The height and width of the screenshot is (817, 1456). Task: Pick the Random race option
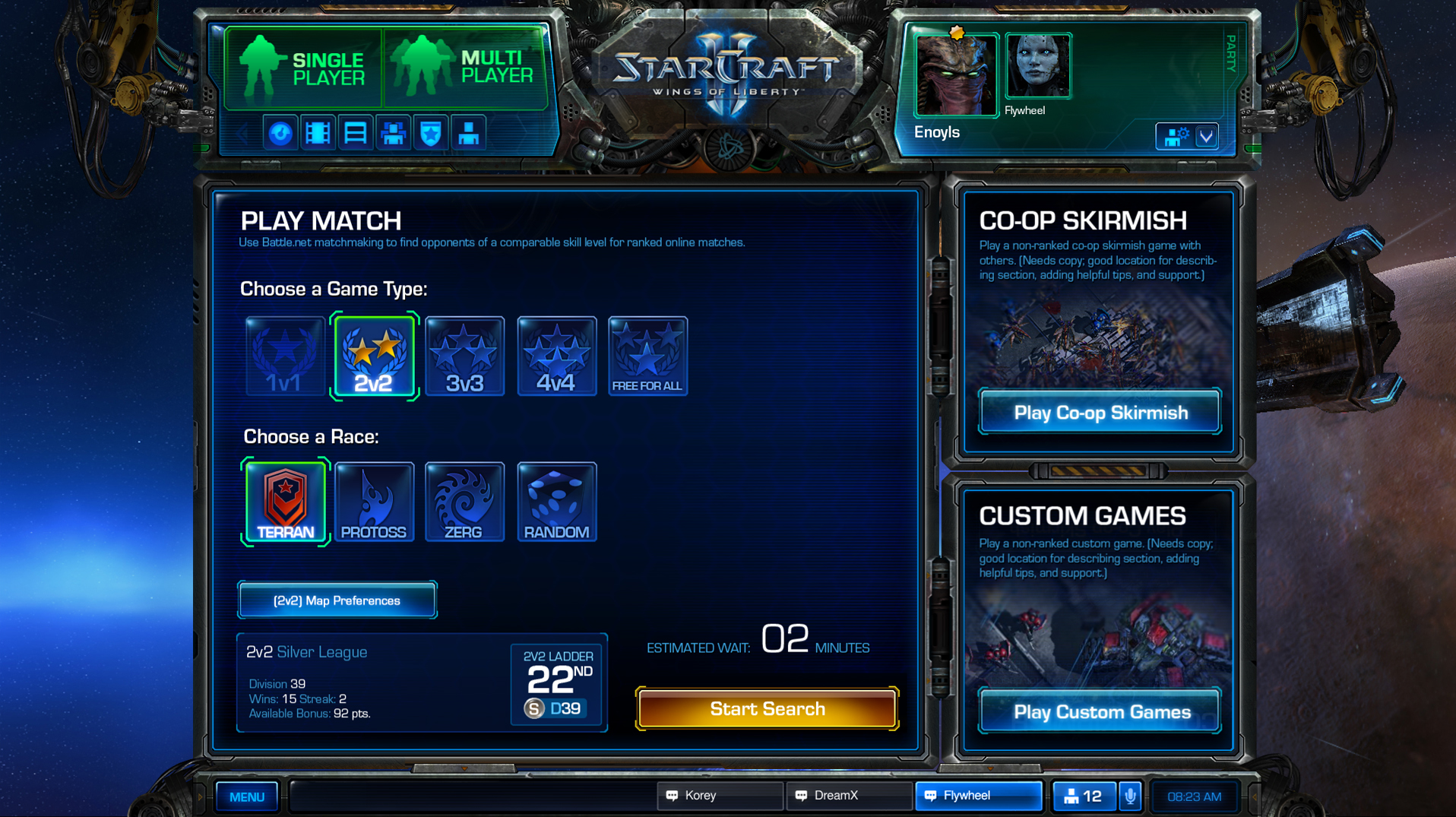pos(556,502)
